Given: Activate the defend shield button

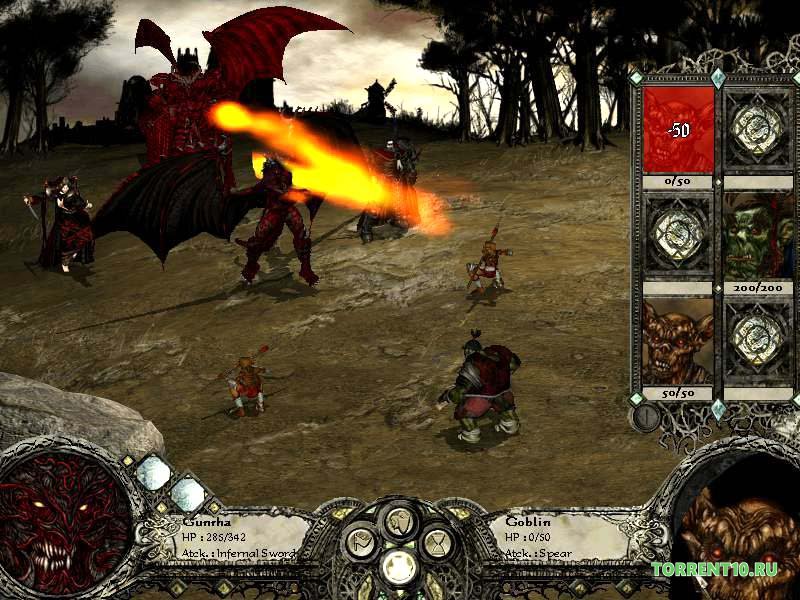Looking at the screenshot, I should (x=400, y=520).
